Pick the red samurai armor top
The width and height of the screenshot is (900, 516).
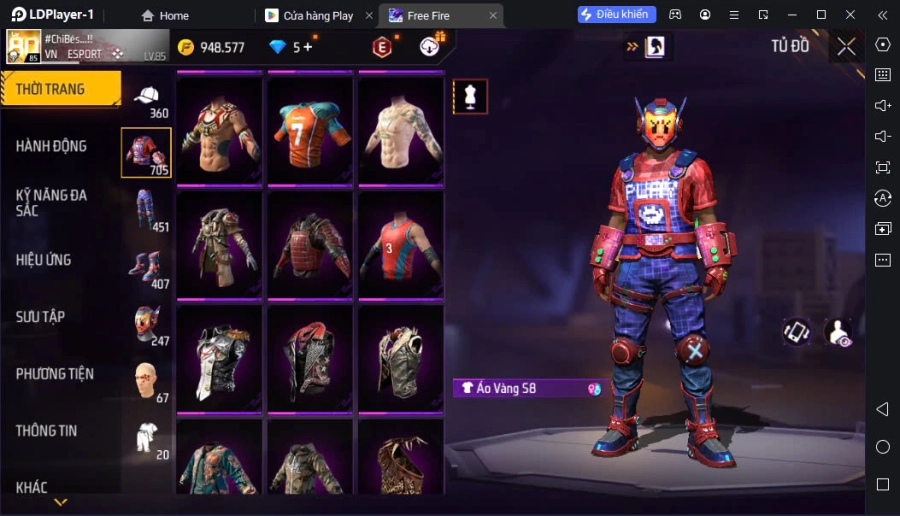tap(310, 243)
